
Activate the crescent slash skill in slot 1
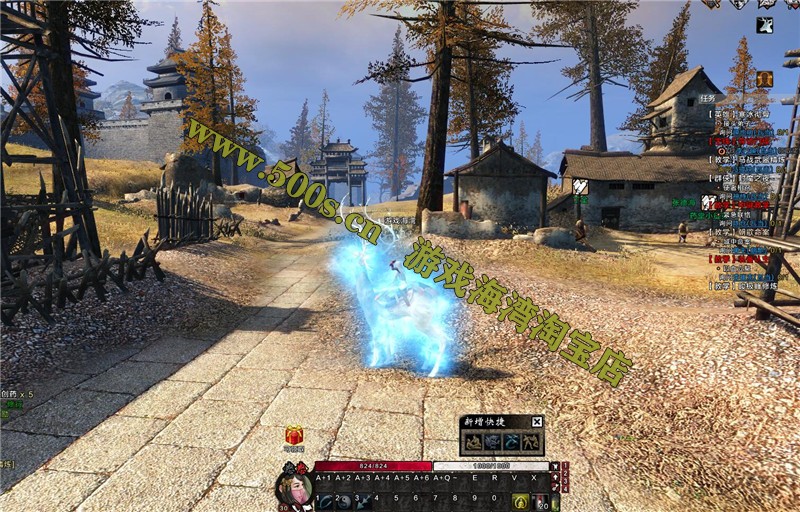[x=326, y=501]
